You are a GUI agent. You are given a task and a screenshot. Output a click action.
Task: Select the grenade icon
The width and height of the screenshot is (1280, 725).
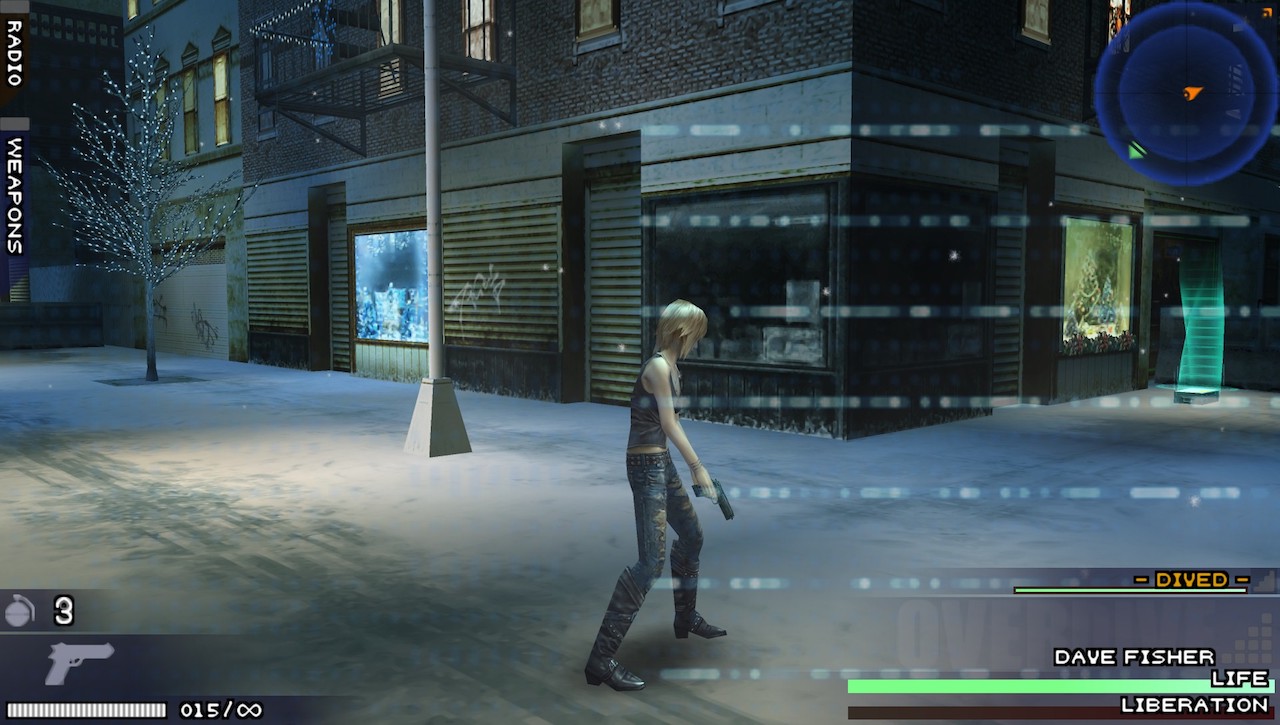click(x=19, y=611)
